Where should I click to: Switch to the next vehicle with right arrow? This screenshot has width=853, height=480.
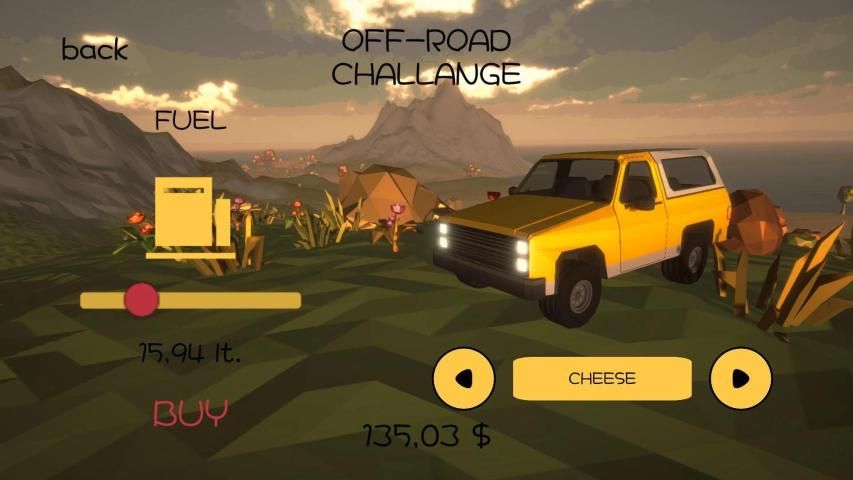click(x=740, y=378)
